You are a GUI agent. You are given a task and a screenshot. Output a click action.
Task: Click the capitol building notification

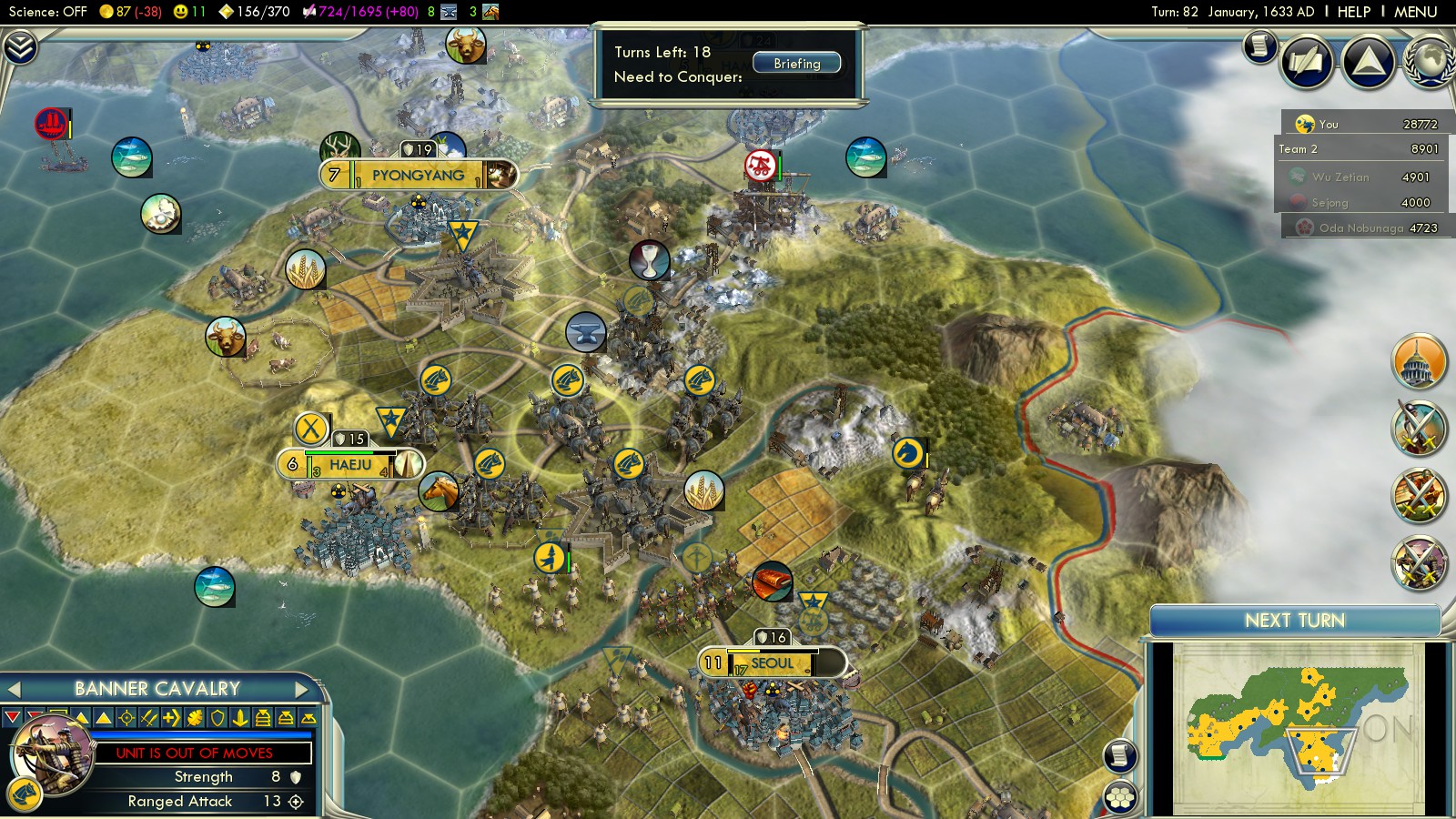point(1419,361)
